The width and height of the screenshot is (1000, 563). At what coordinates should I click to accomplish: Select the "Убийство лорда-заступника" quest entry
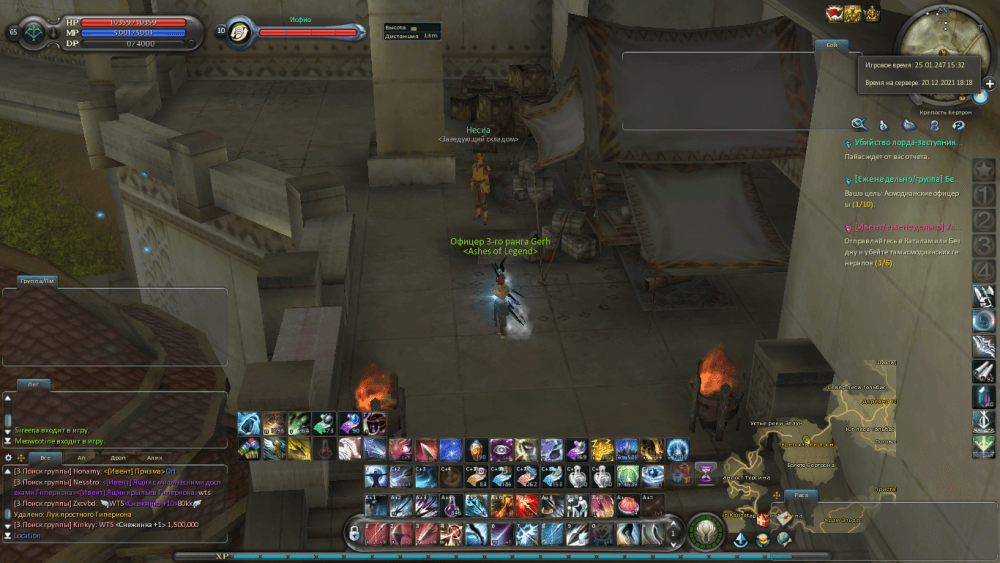(x=903, y=143)
